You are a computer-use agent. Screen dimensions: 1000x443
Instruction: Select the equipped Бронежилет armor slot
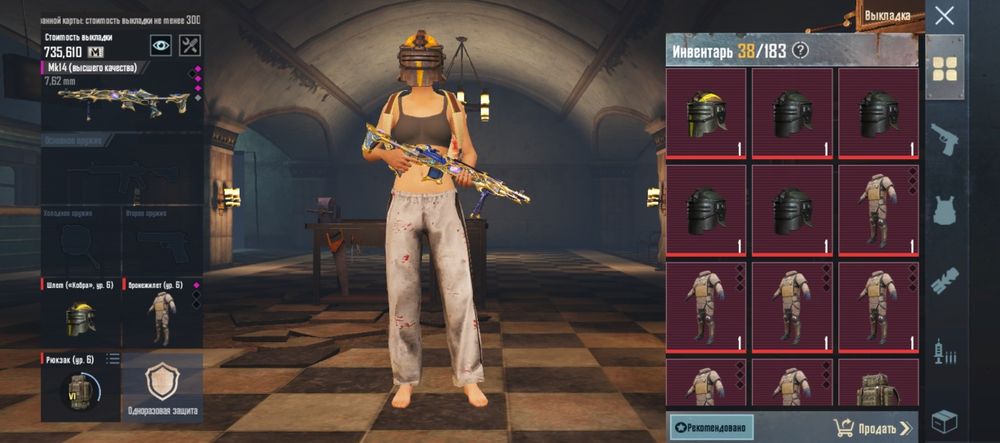(x=161, y=313)
